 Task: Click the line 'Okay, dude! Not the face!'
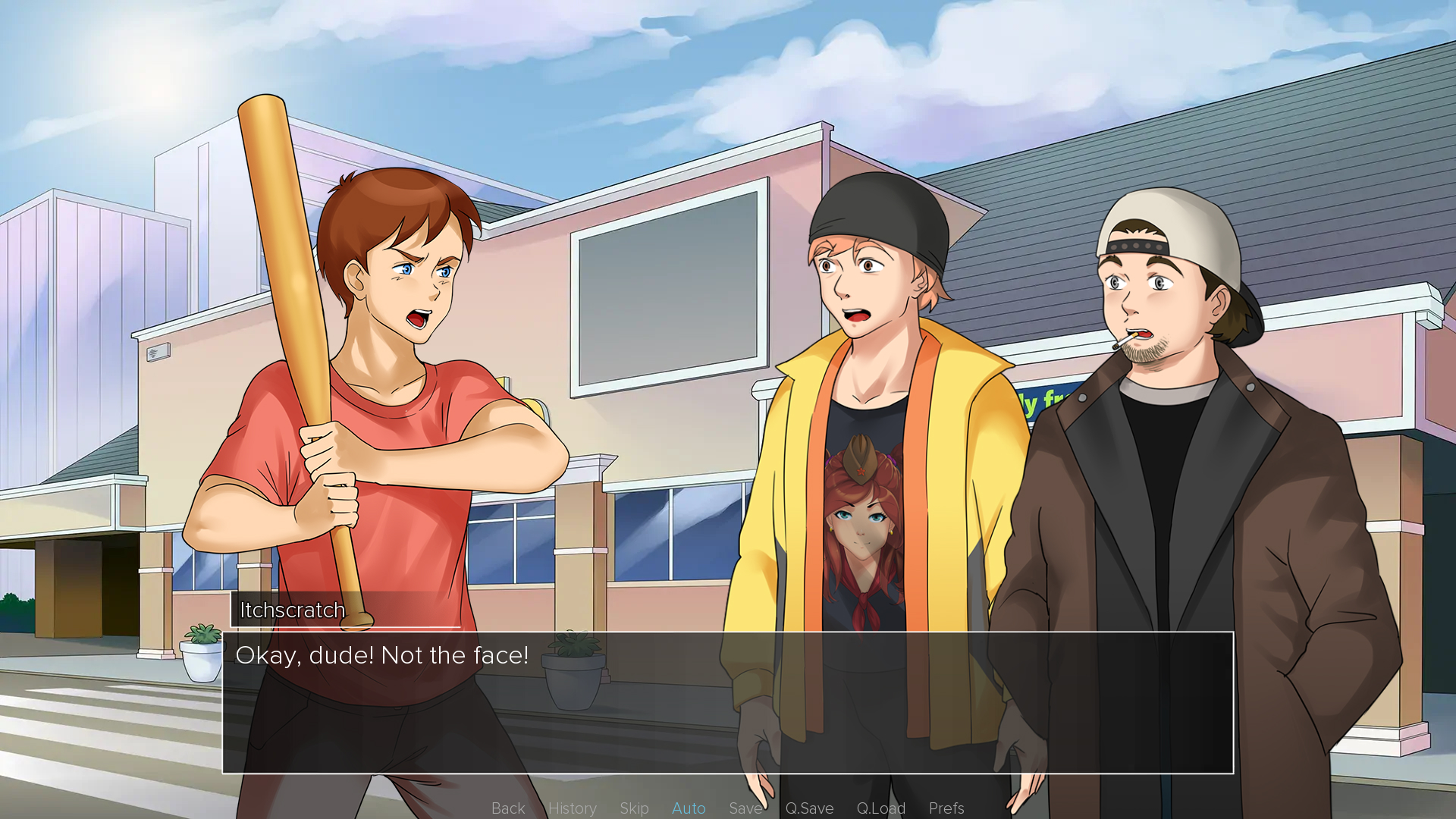point(382,655)
